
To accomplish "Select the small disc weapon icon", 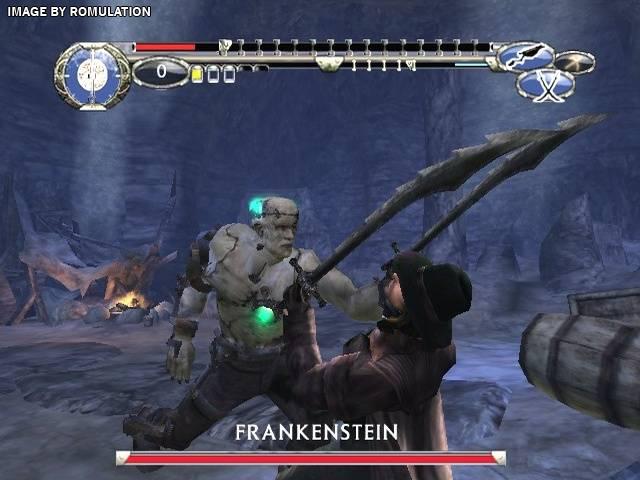I will click(575, 62).
